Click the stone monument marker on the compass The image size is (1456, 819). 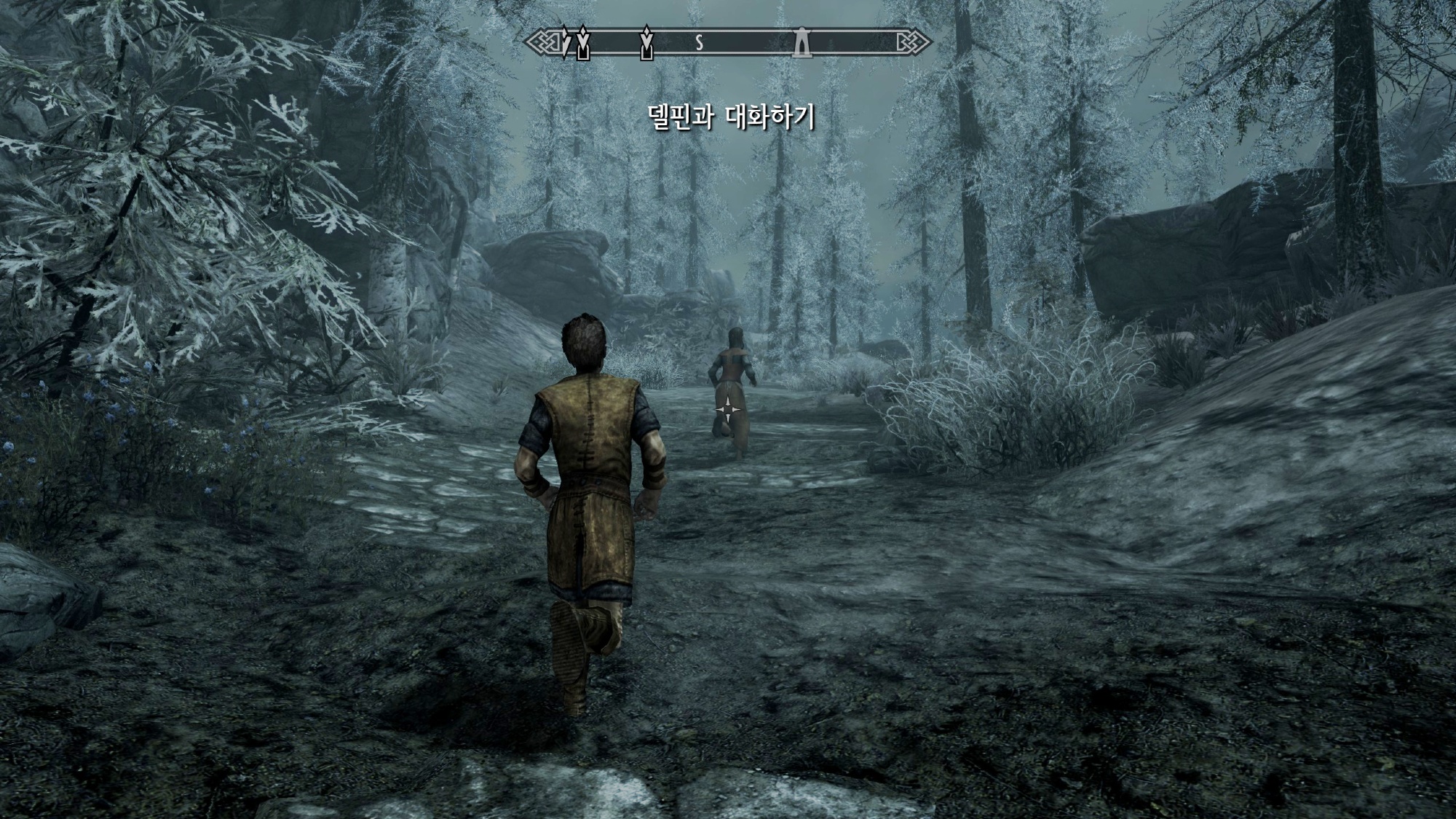[x=802, y=43]
